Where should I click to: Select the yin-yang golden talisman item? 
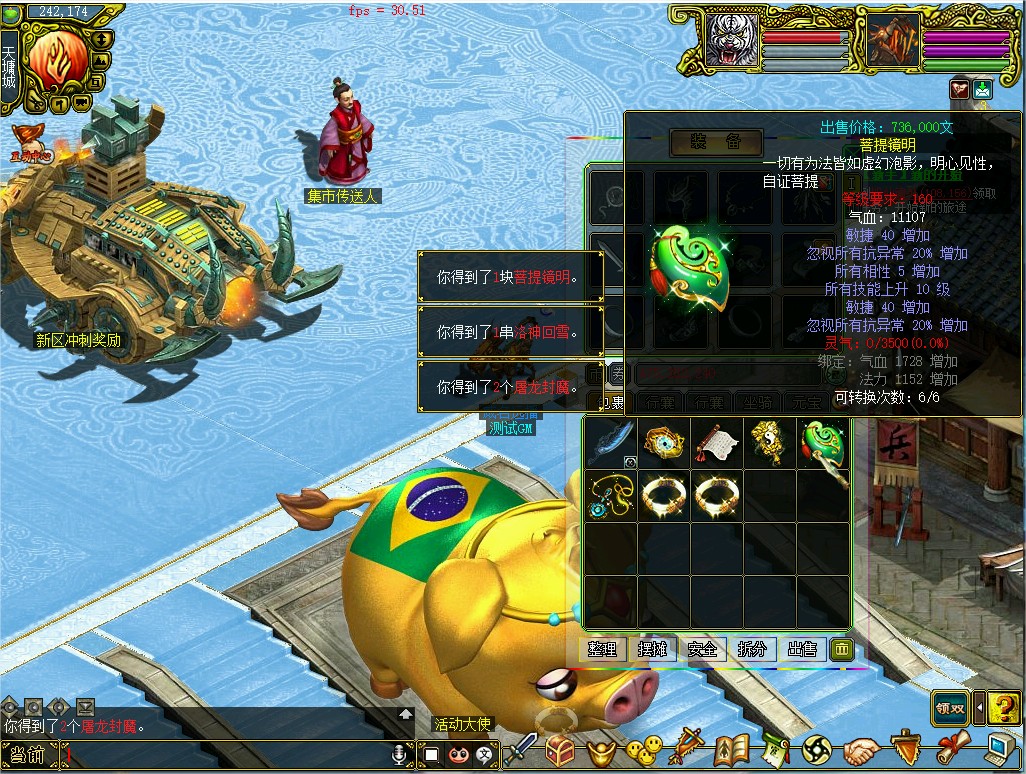coord(768,442)
